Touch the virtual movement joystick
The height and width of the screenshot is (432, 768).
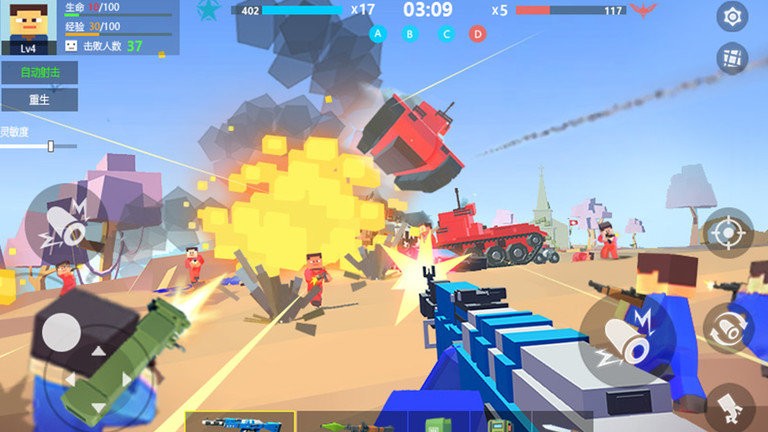pyautogui.click(x=64, y=333)
